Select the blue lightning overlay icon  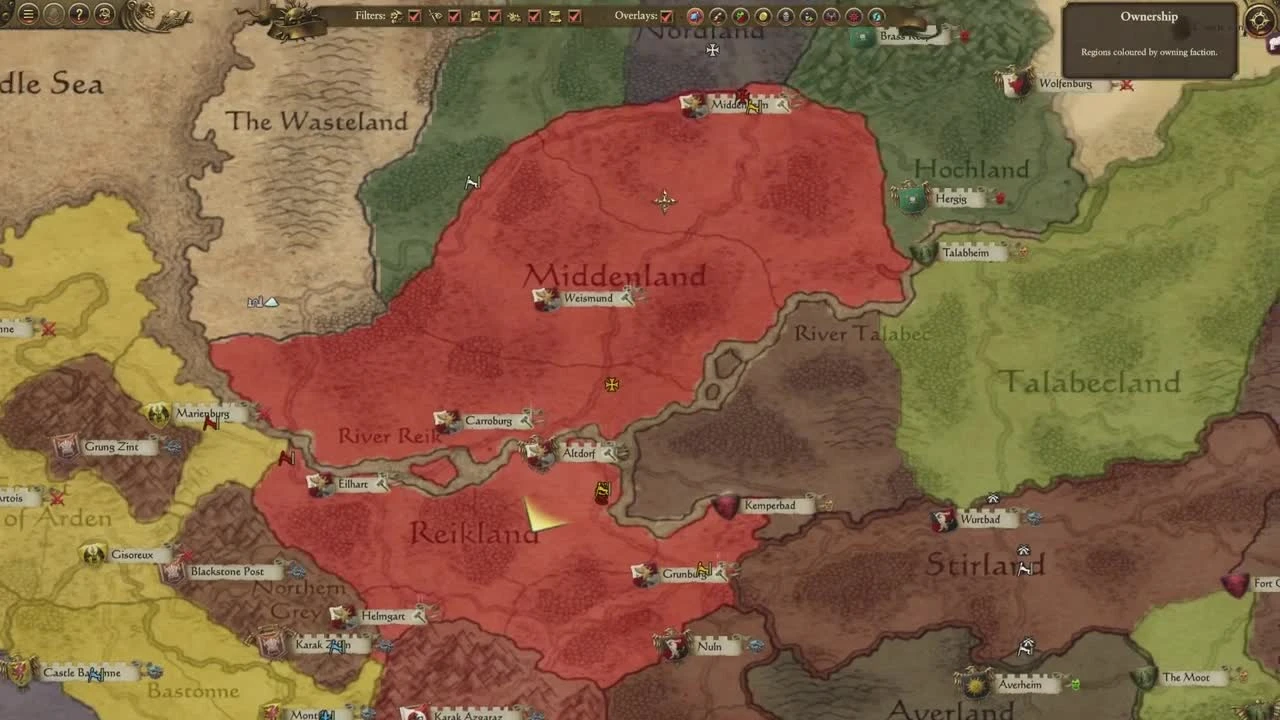[877, 17]
